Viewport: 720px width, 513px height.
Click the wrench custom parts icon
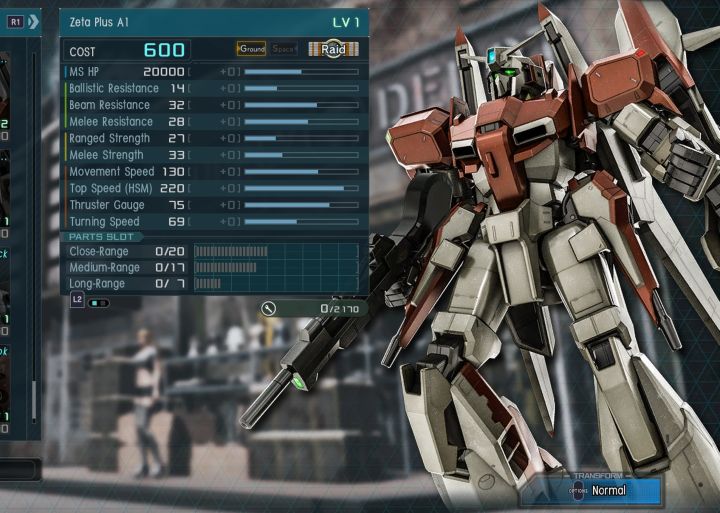[269, 308]
